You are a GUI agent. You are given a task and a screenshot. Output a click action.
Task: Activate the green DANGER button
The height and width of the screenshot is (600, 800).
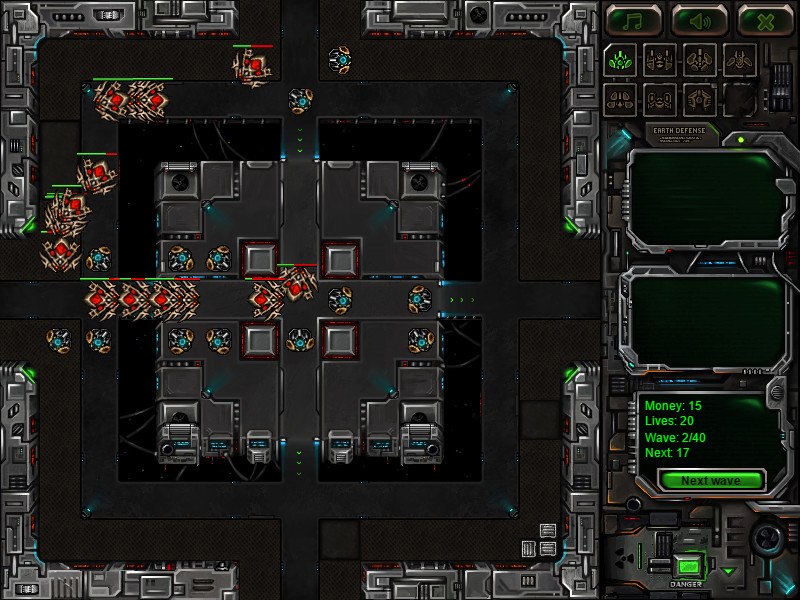point(686,566)
